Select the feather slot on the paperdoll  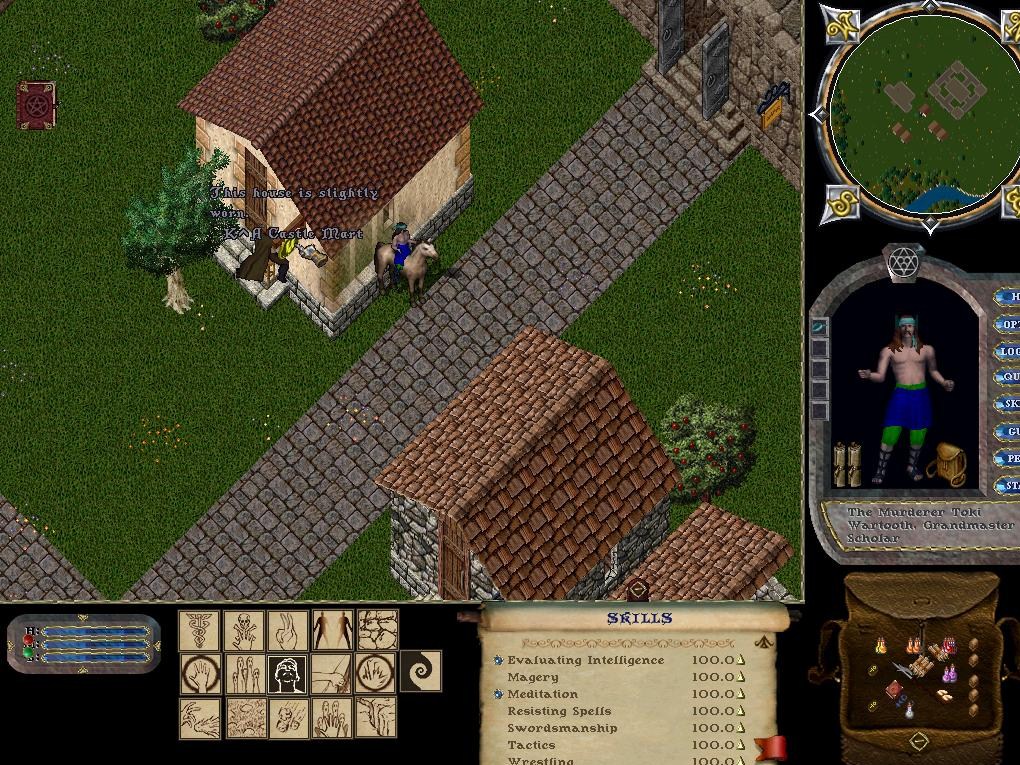pyautogui.click(x=820, y=327)
